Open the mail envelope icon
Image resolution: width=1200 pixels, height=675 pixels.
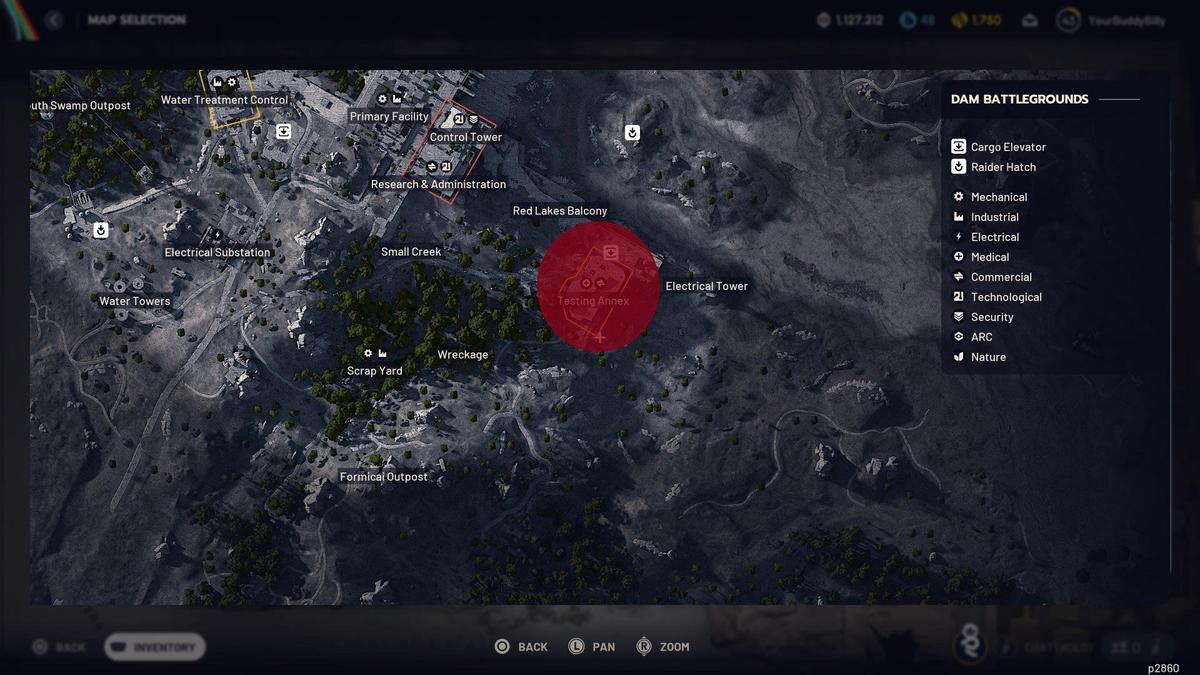coord(1030,20)
